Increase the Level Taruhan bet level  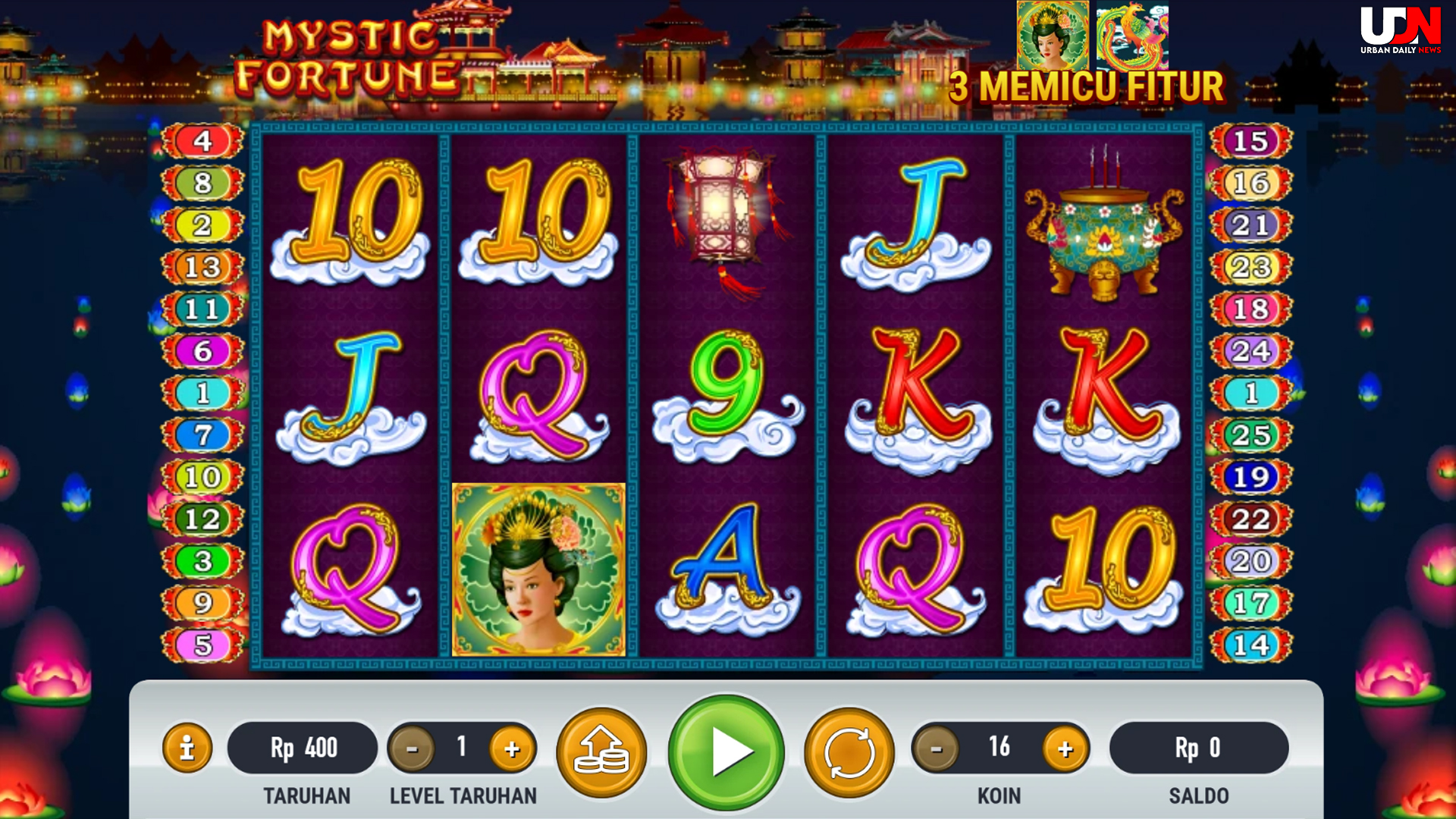(x=512, y=748)
